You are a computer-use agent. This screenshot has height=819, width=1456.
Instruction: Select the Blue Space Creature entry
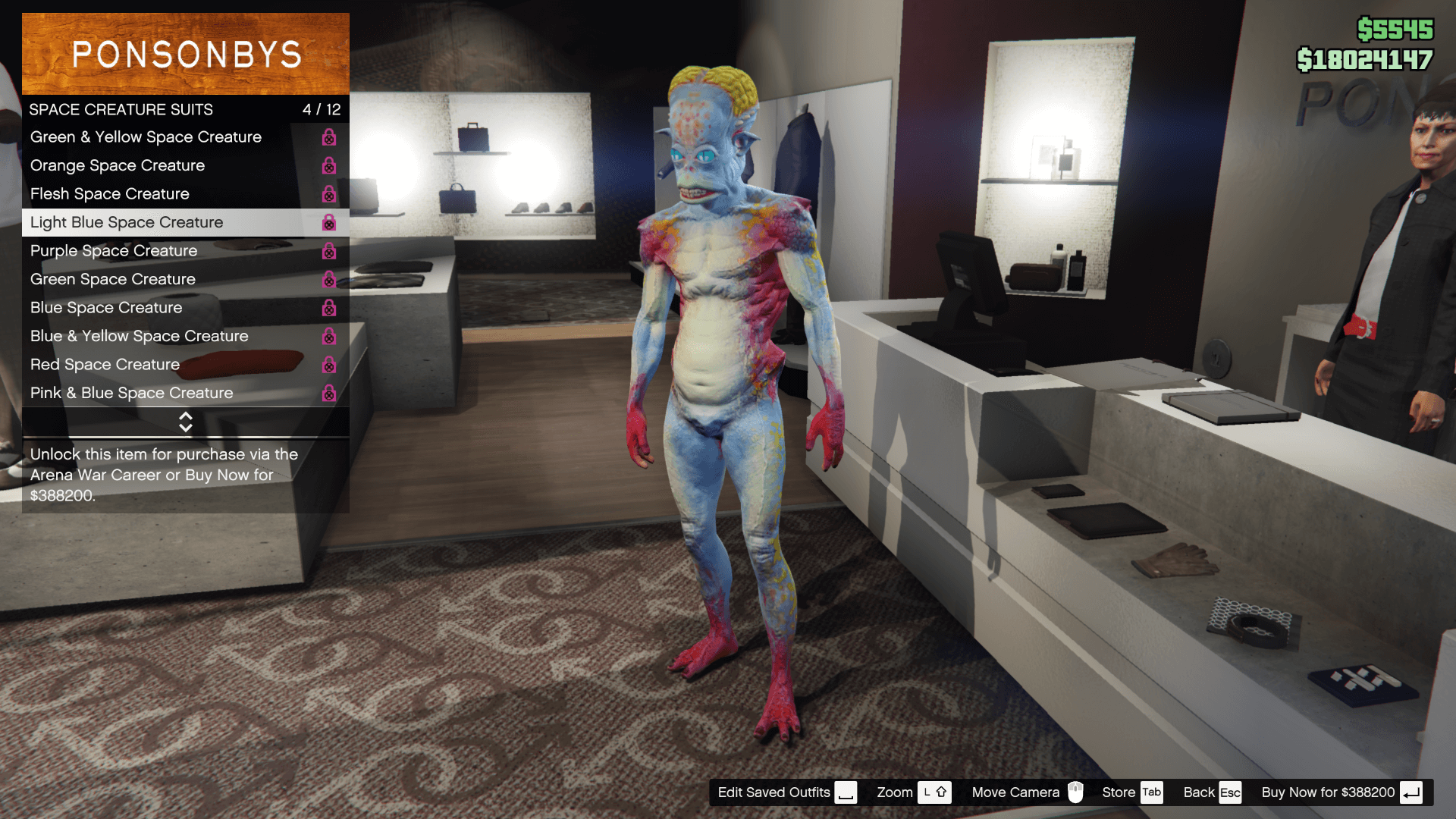pos(106,308)
